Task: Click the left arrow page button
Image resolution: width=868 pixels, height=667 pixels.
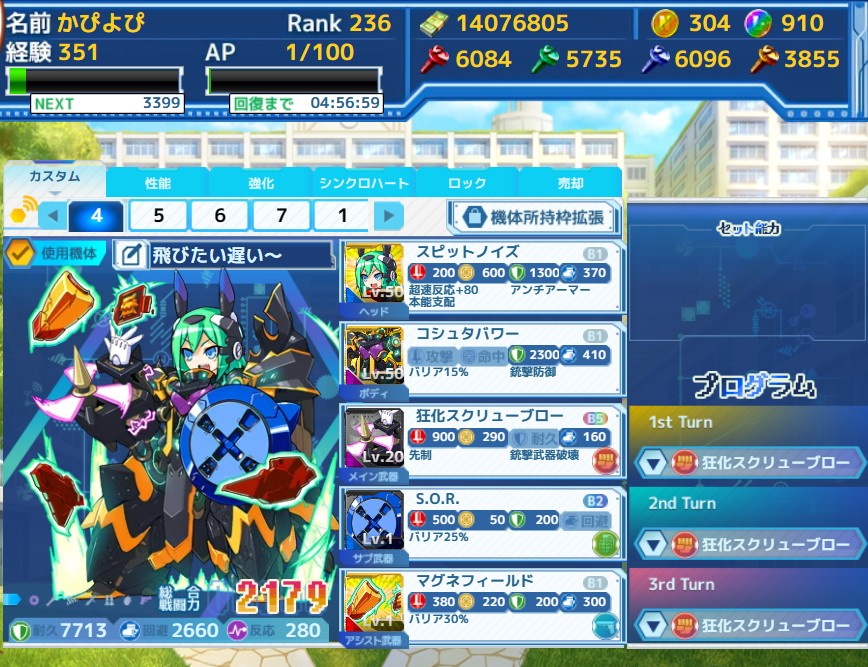Action: pos(53,216)
